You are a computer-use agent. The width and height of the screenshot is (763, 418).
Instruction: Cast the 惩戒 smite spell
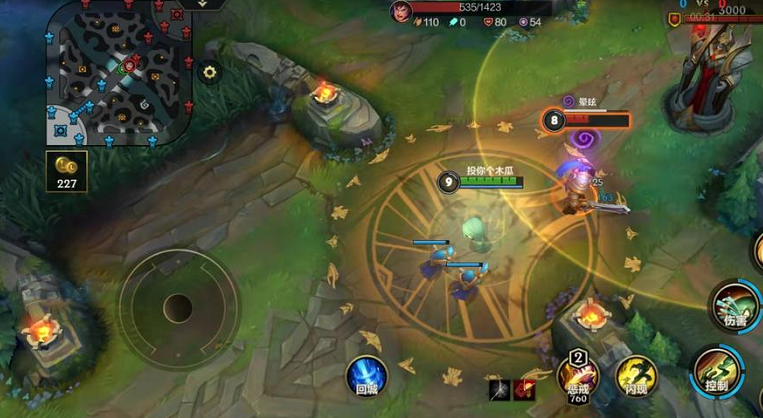577,378
